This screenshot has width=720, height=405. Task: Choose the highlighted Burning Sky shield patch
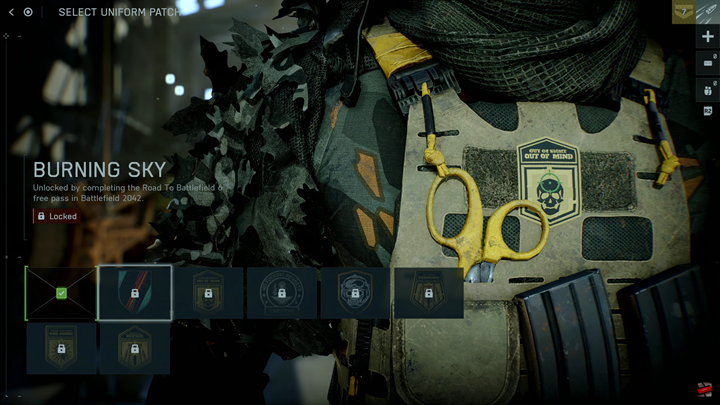pyautogui.click(x=134, y=293)
